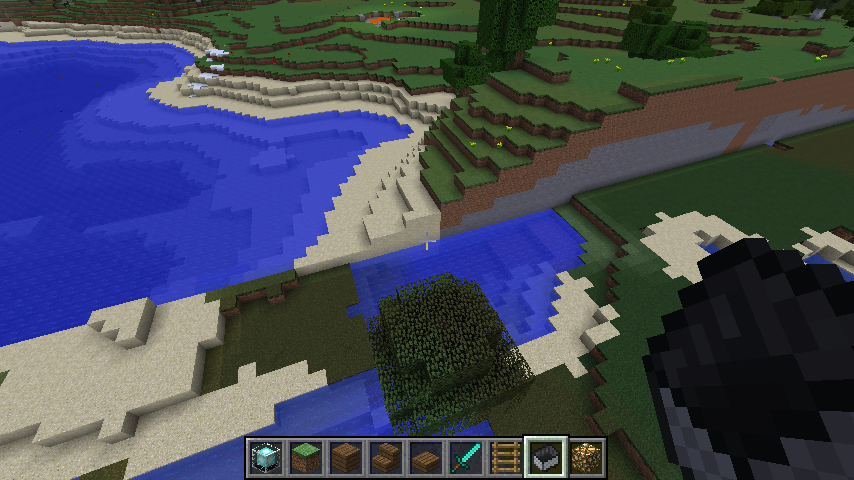Select the ladder in the hotbar
Image resolution: width=854 pixels, height=480 pixels.
(505, 458)
